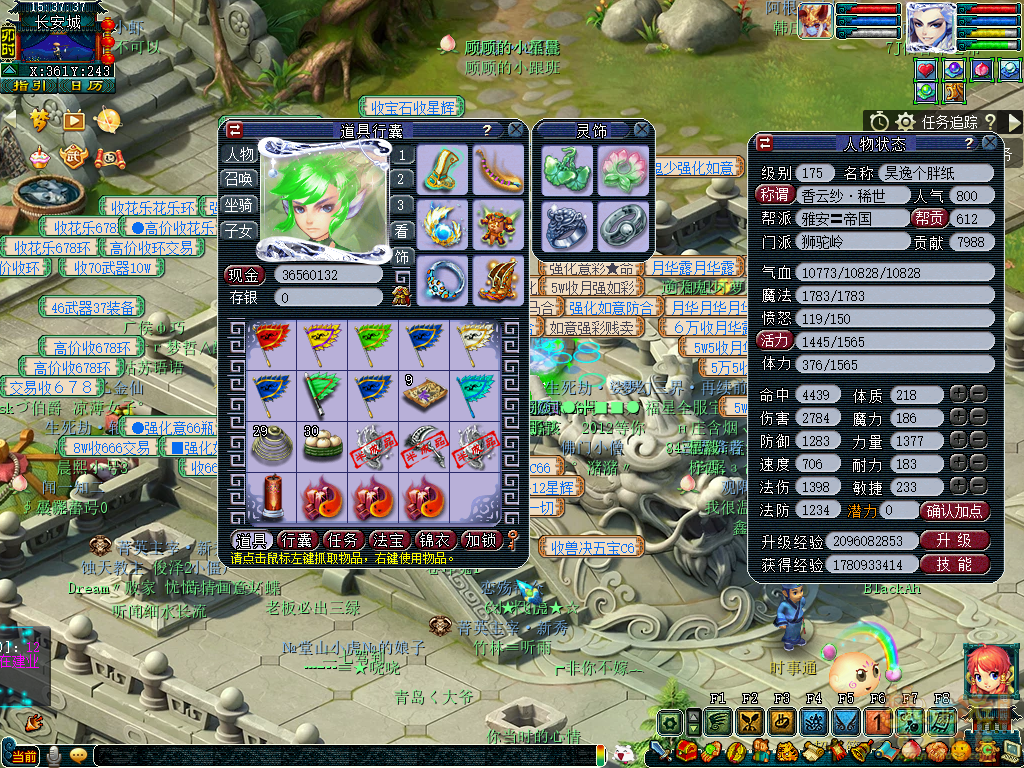Confirm stat points with 确认加点

coord(955,511)
